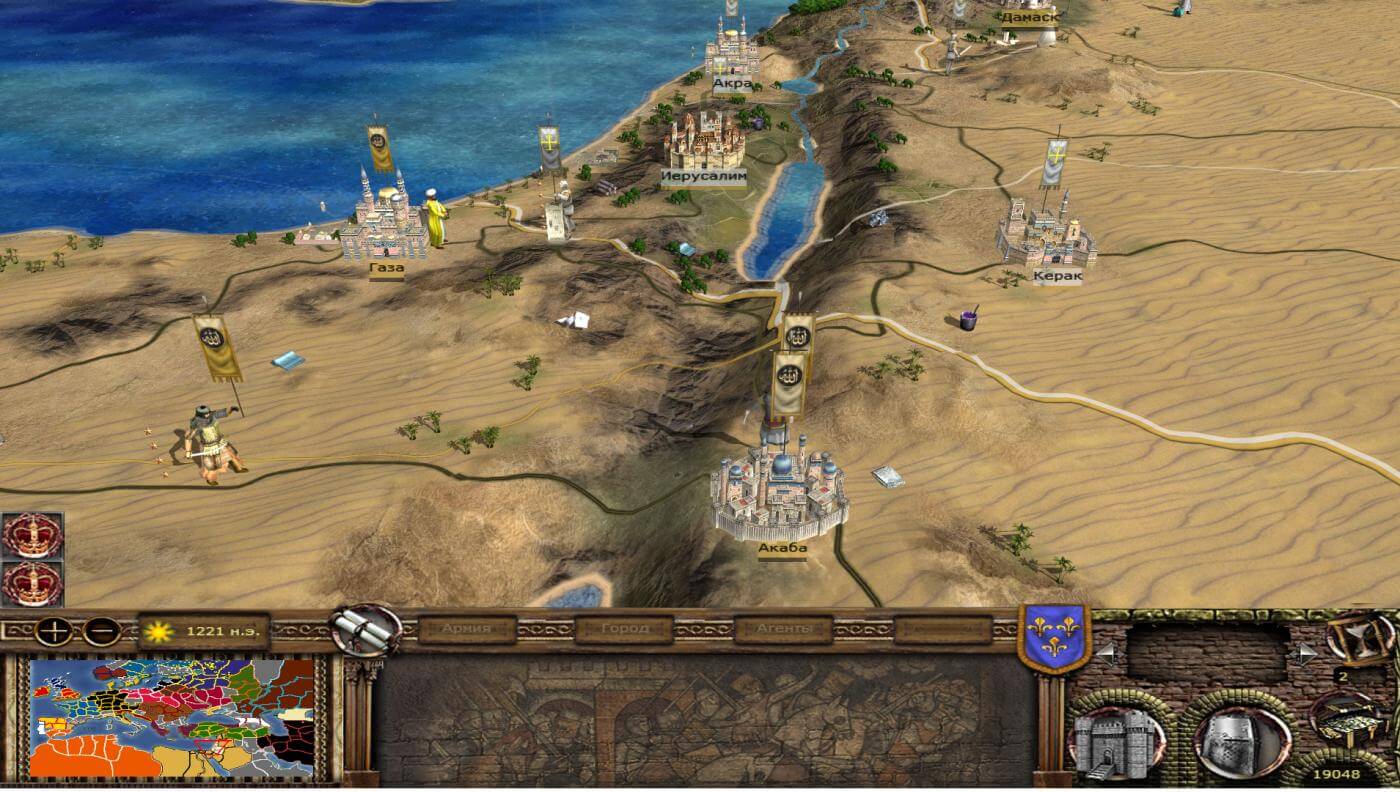This screenshot has height=792, width=1400.
Task: Open the upper crown event notification
Action: tap(32, 535)
